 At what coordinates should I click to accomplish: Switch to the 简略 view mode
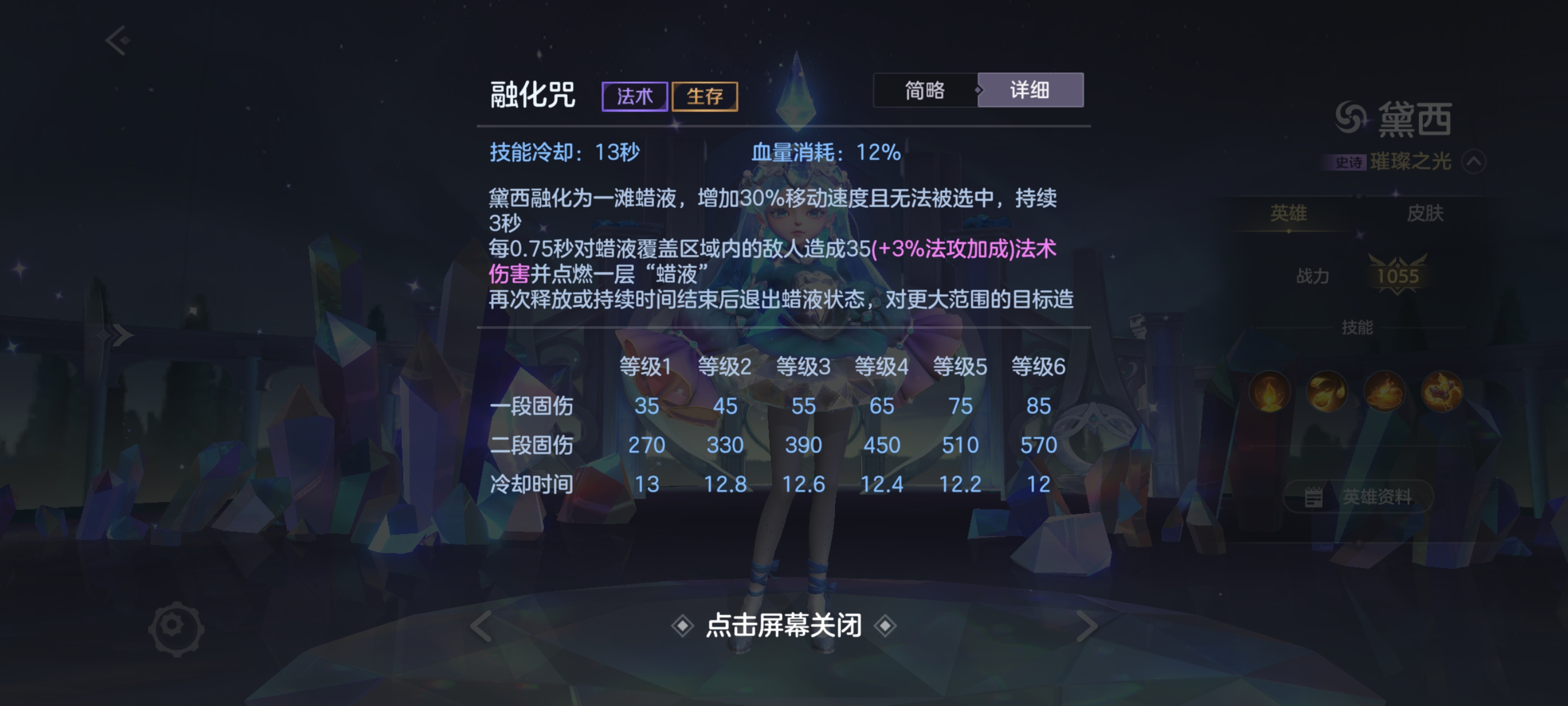coord(925,90)
